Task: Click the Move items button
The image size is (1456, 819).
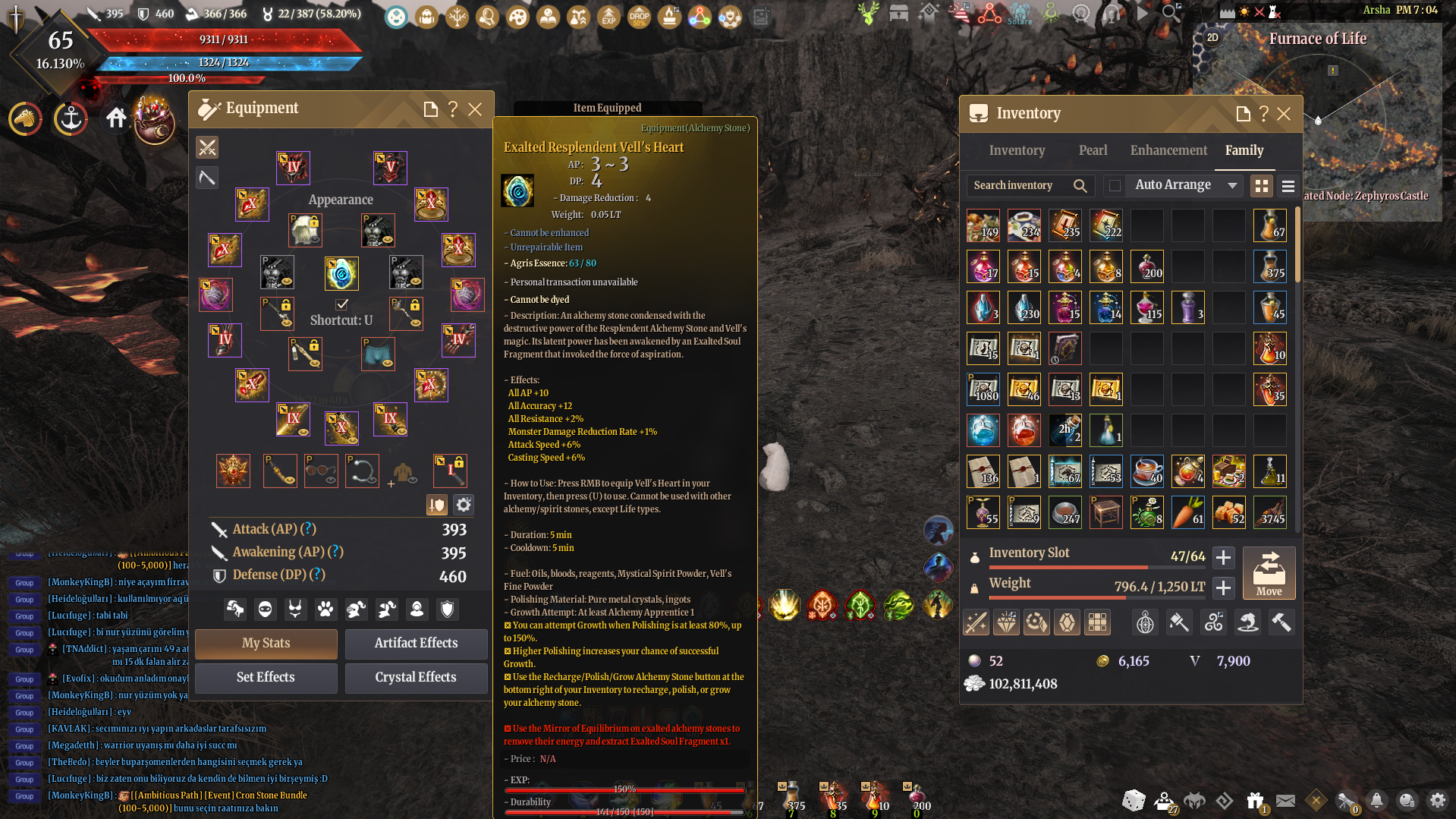Action: (1269, 574)
